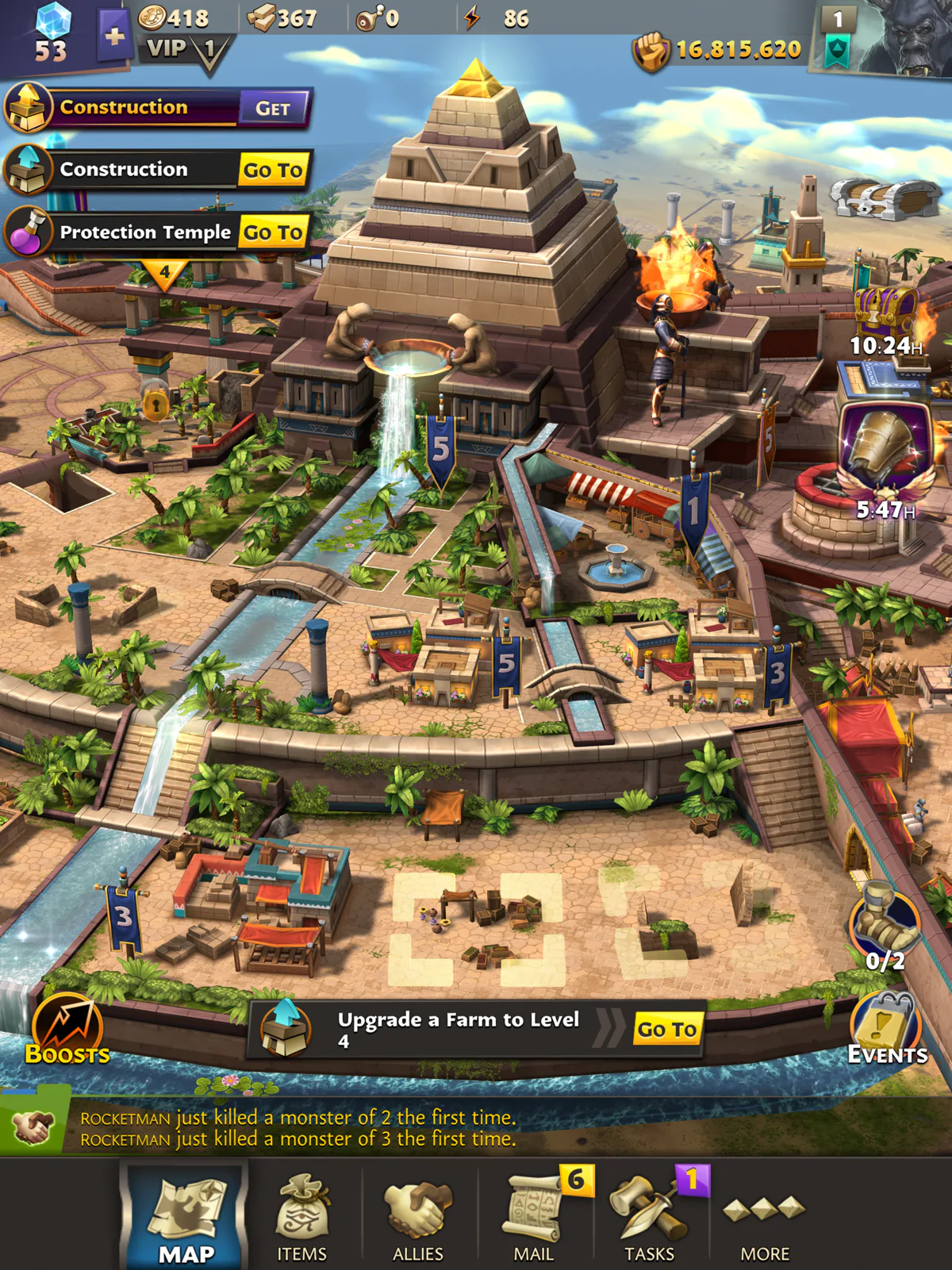Image resolution: width=952 pixels, height=1270 pixels.
Task: Expand the quick-action list arrow
Action: pos(164,274)
